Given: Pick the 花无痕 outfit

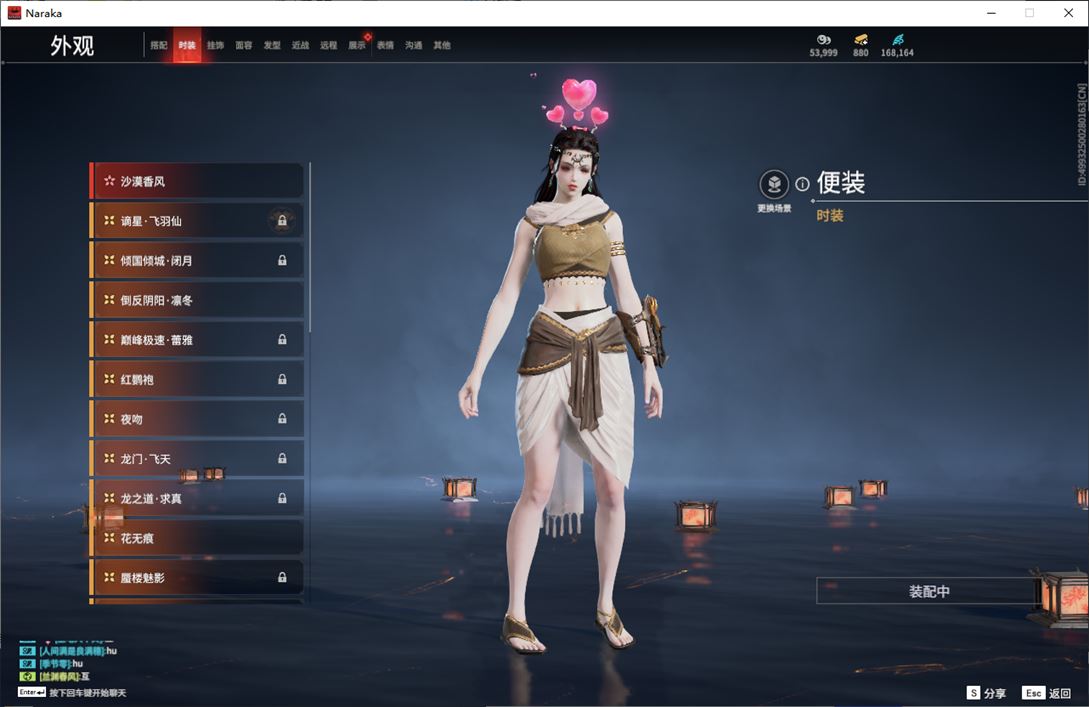Looking at the screenshot, I should (x=197, y=538).
